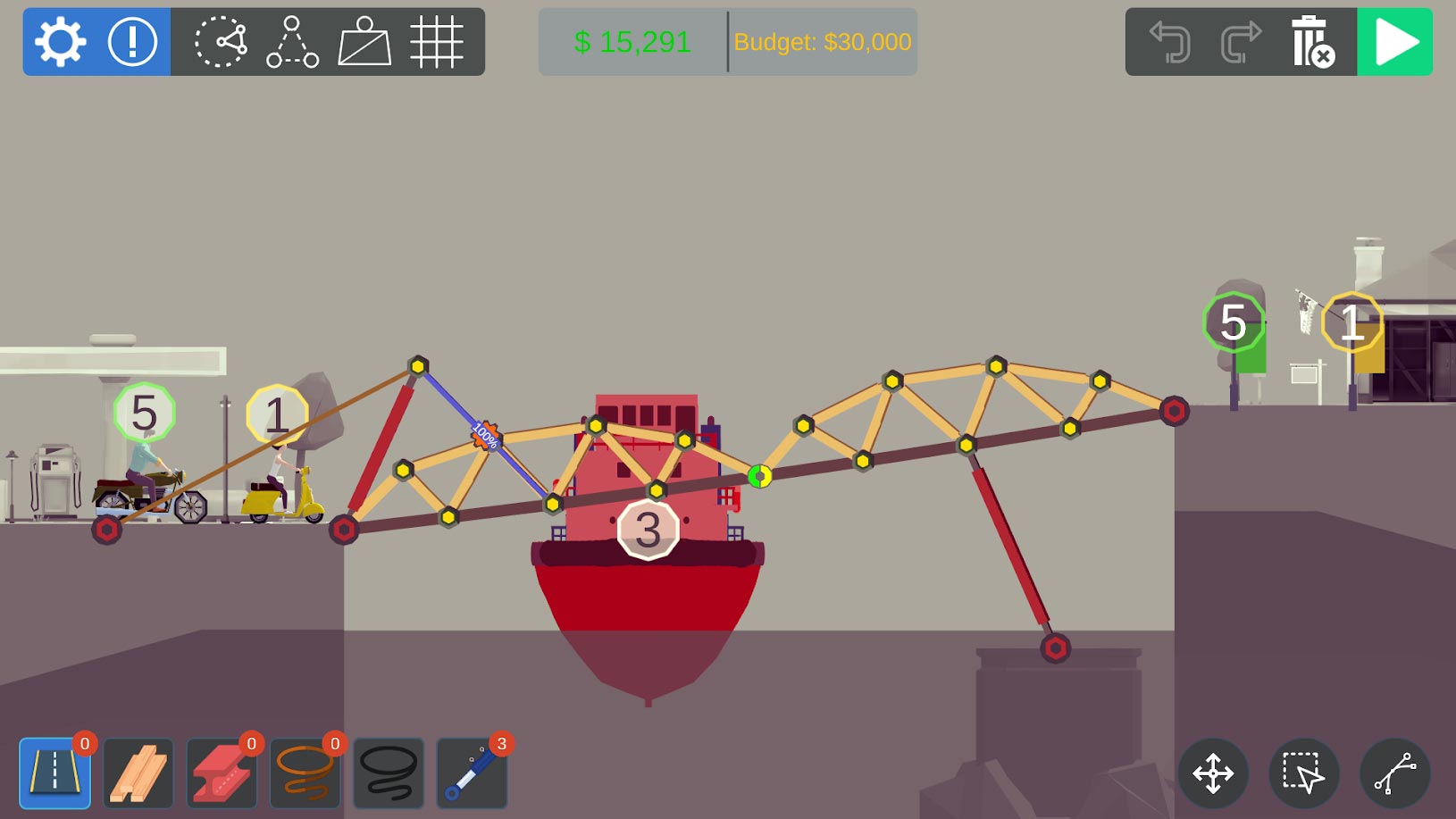Select the Steel building material

tap(222, 772)
